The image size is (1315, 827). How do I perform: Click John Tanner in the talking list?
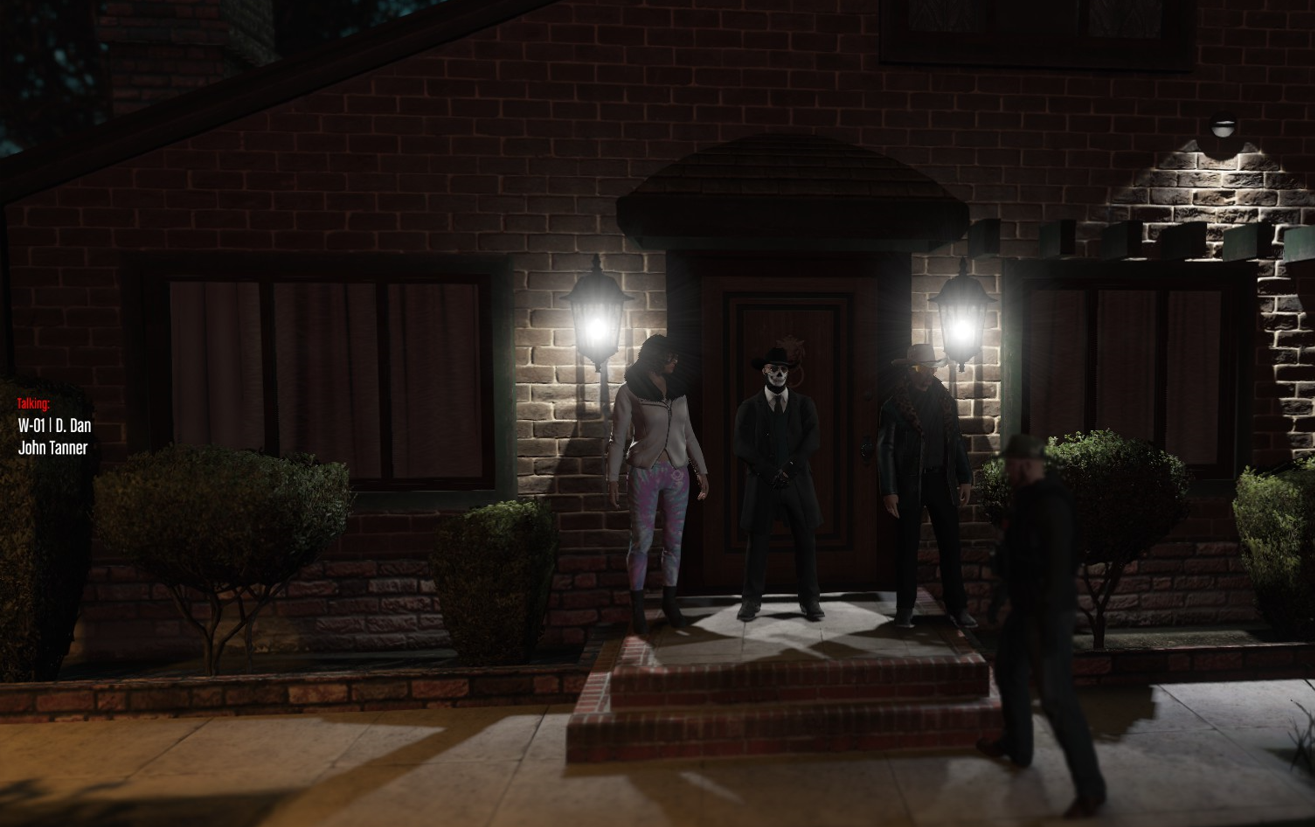click(52, 448)
